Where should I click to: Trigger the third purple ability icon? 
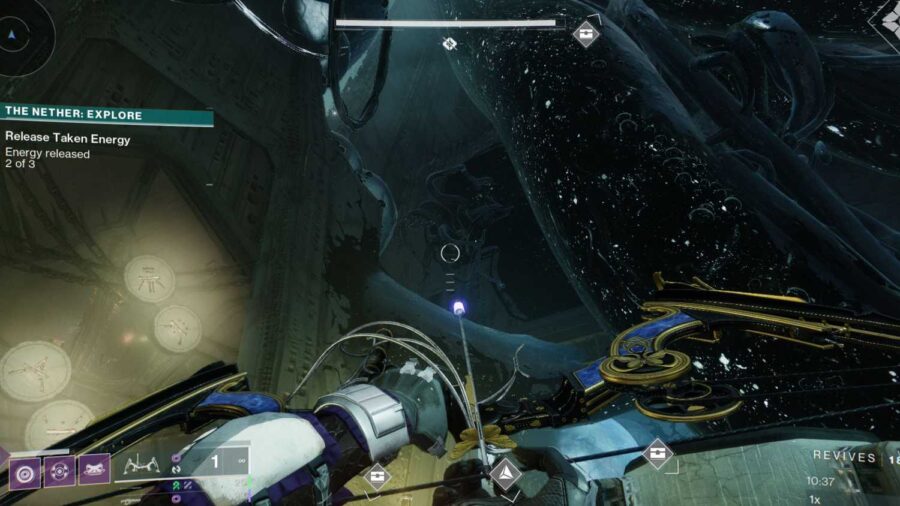[94, 469]
